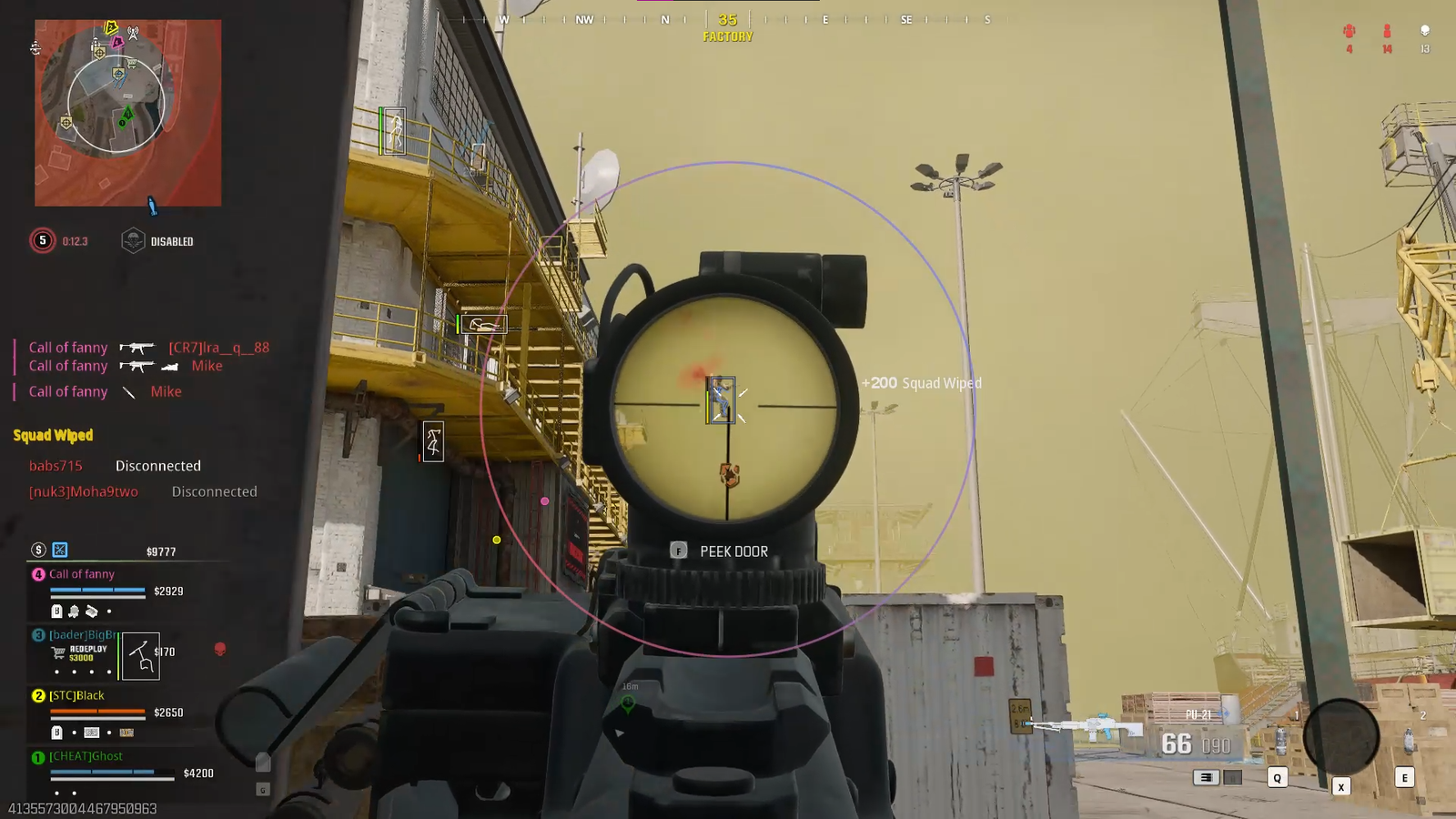This screenshot has width=1456, height=819.
Task: Click the radio tower icon on the minimap
Action: [134, 33]
